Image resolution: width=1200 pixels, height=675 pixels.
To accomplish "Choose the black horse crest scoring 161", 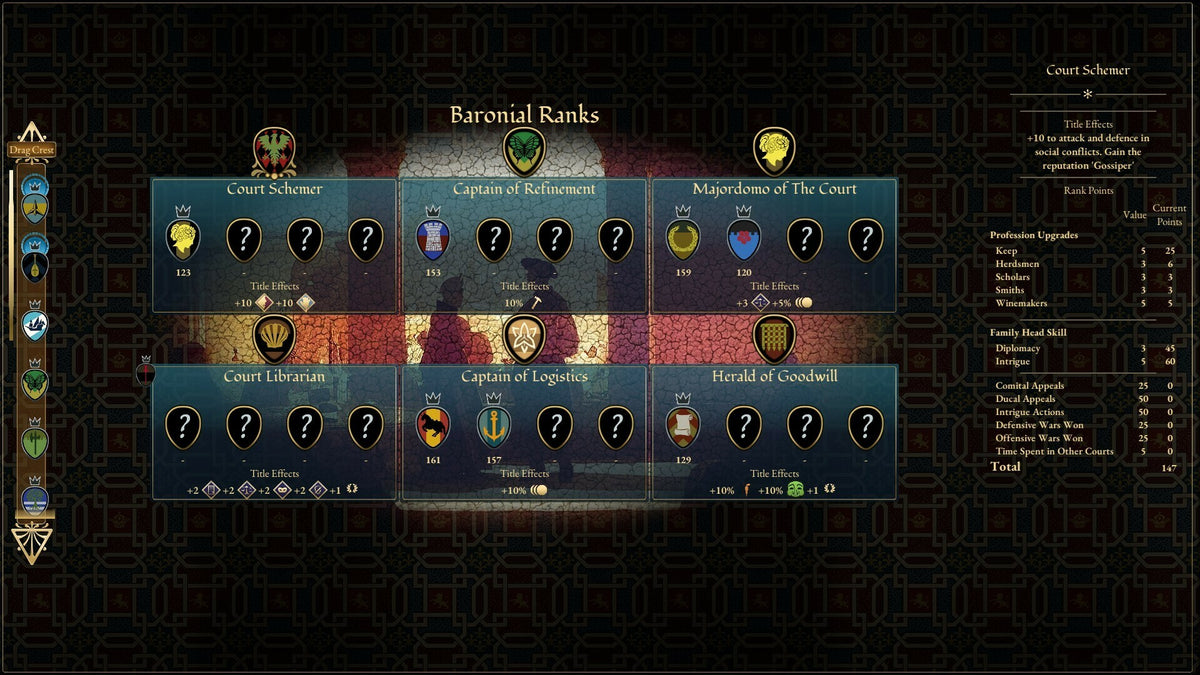I will click(x=433, y=427).
